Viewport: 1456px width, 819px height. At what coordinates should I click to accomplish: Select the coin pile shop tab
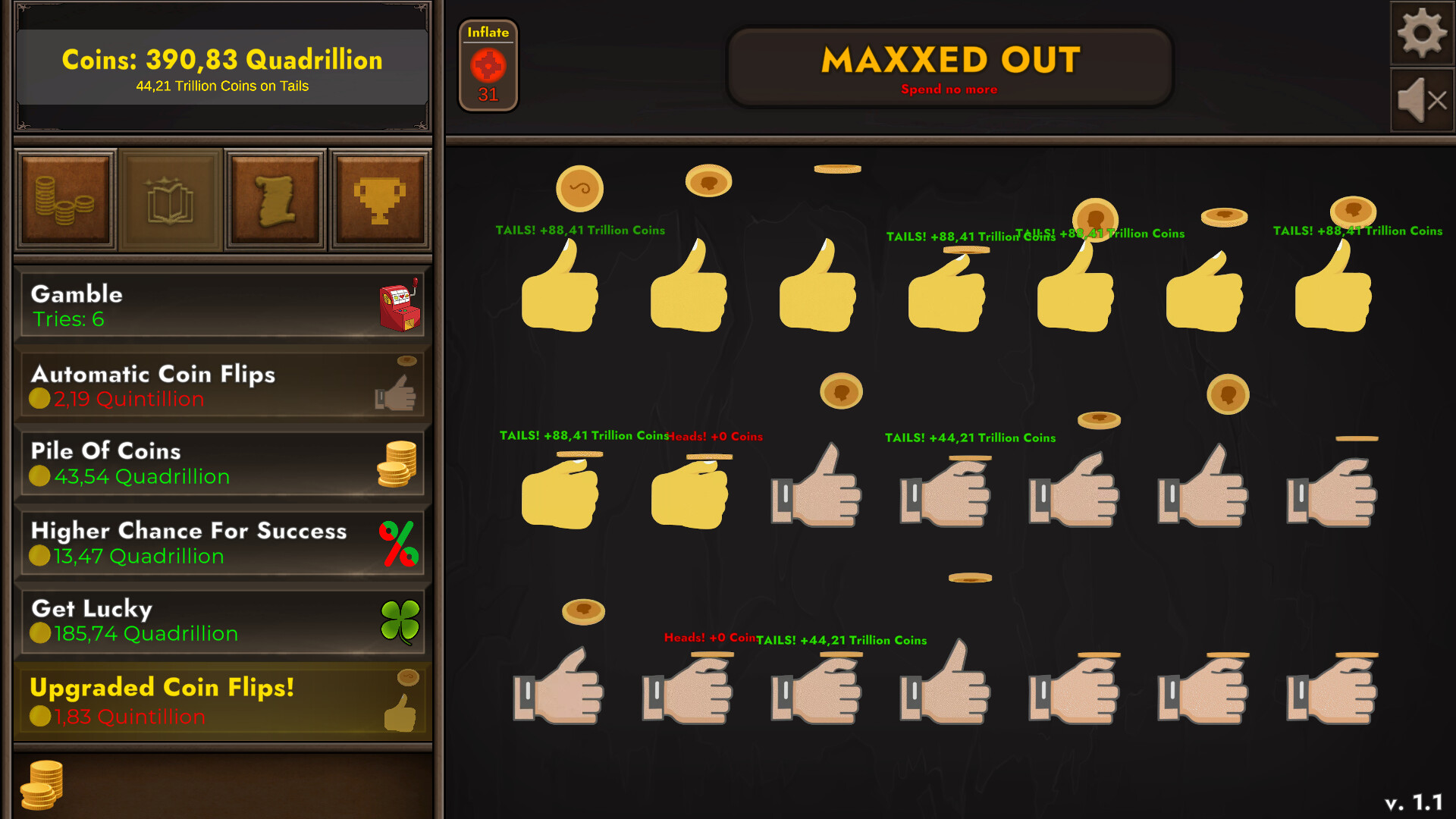click(65, 199)
